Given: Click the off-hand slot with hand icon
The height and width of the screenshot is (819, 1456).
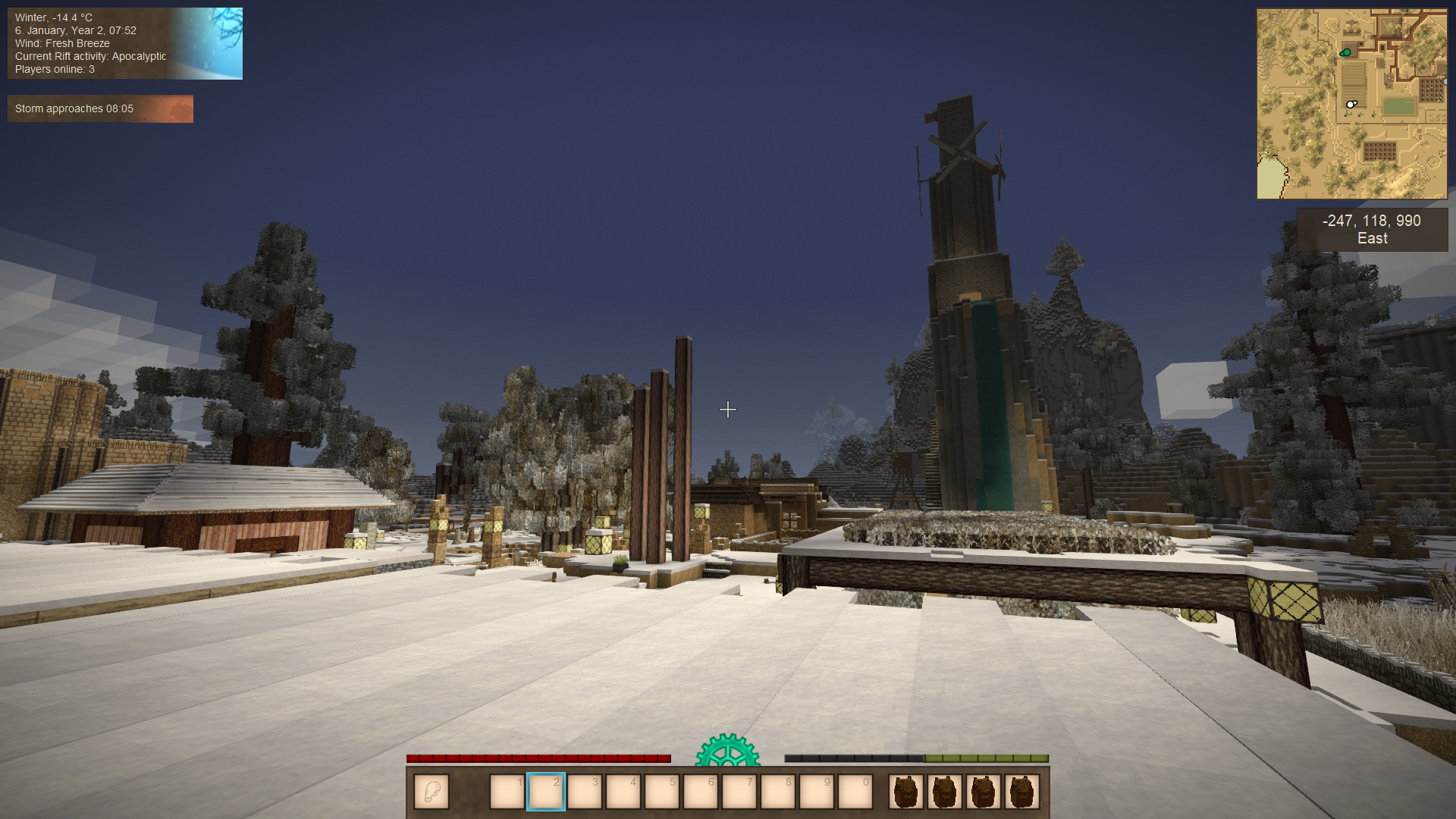Looking at the screenshot, I should coord(431,792).
